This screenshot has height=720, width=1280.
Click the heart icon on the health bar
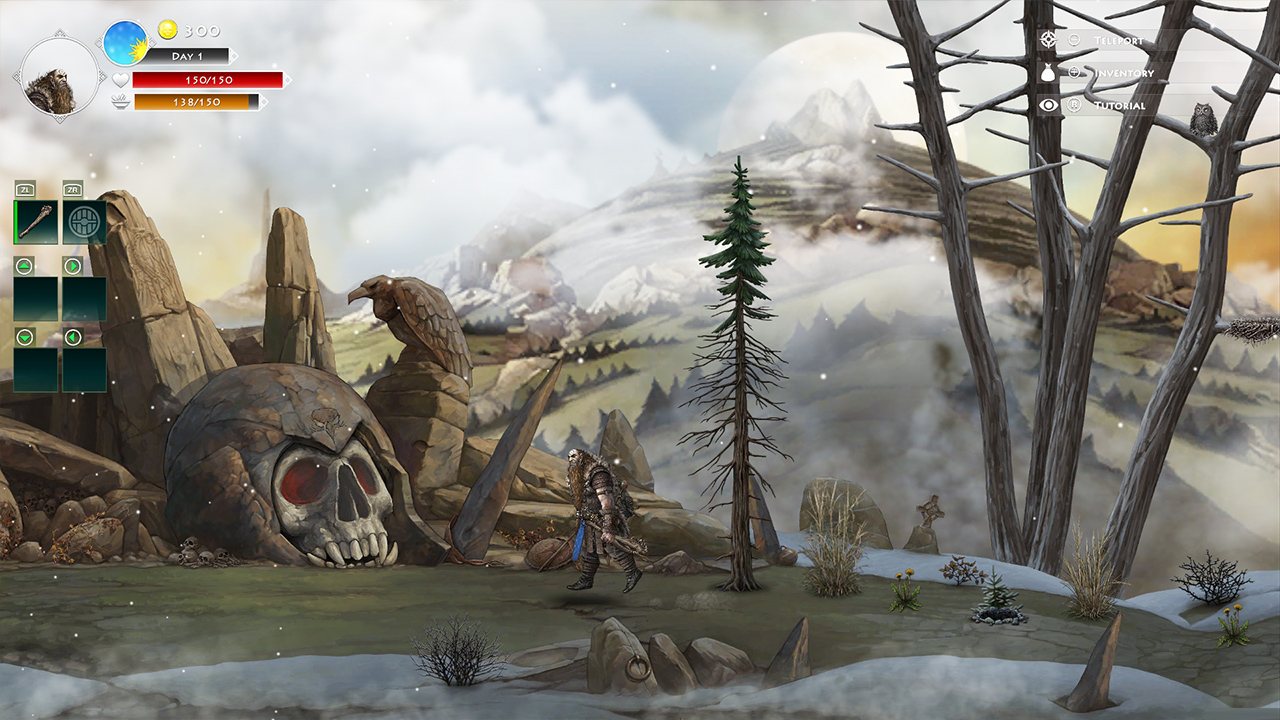pos(121,80)
